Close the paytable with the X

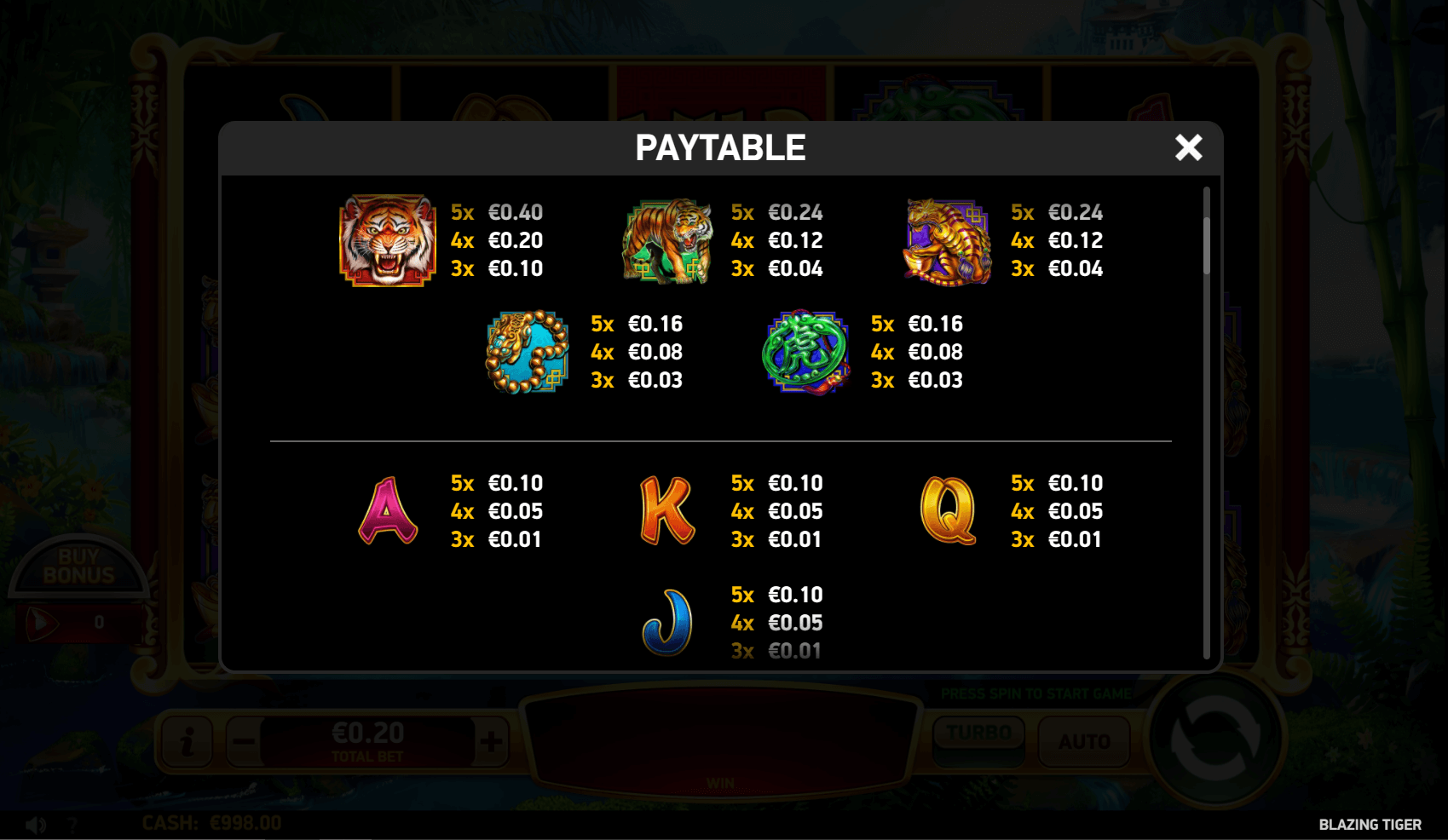pyautogui.click(x=1189, y=147)
